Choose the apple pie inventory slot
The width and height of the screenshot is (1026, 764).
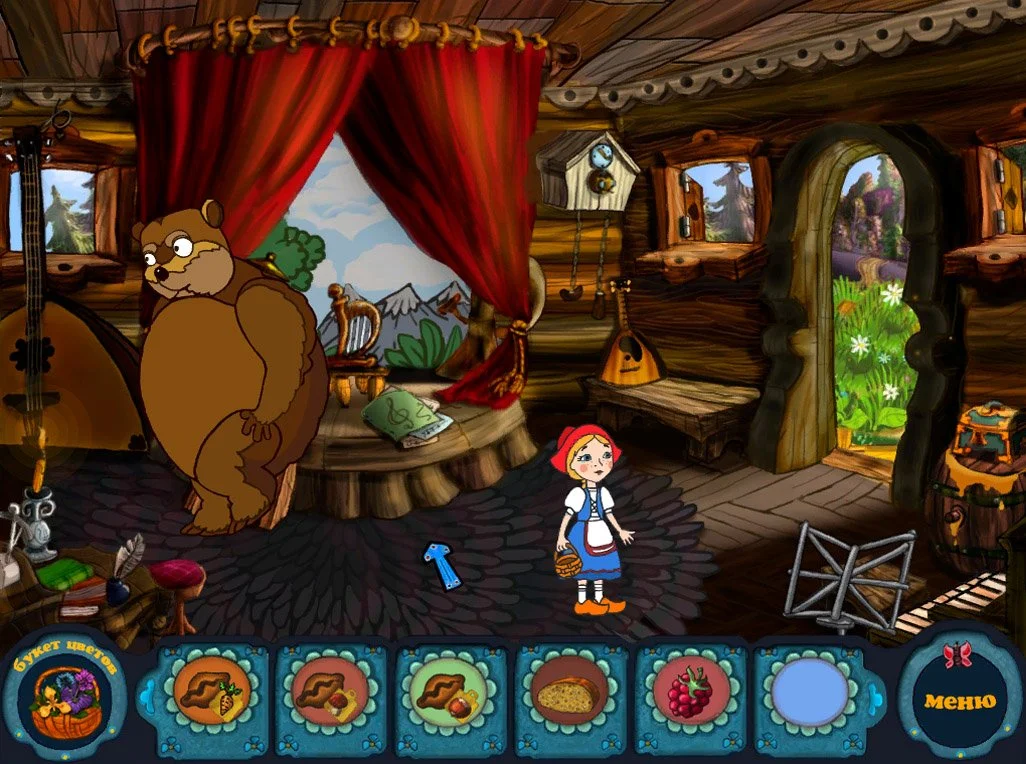point(450,692)
